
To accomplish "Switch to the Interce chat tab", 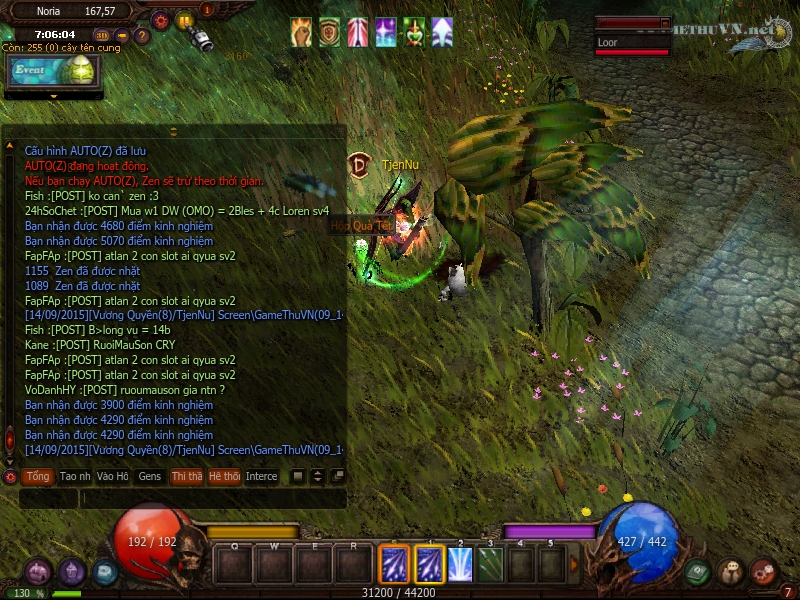I will tap(262, 477).
